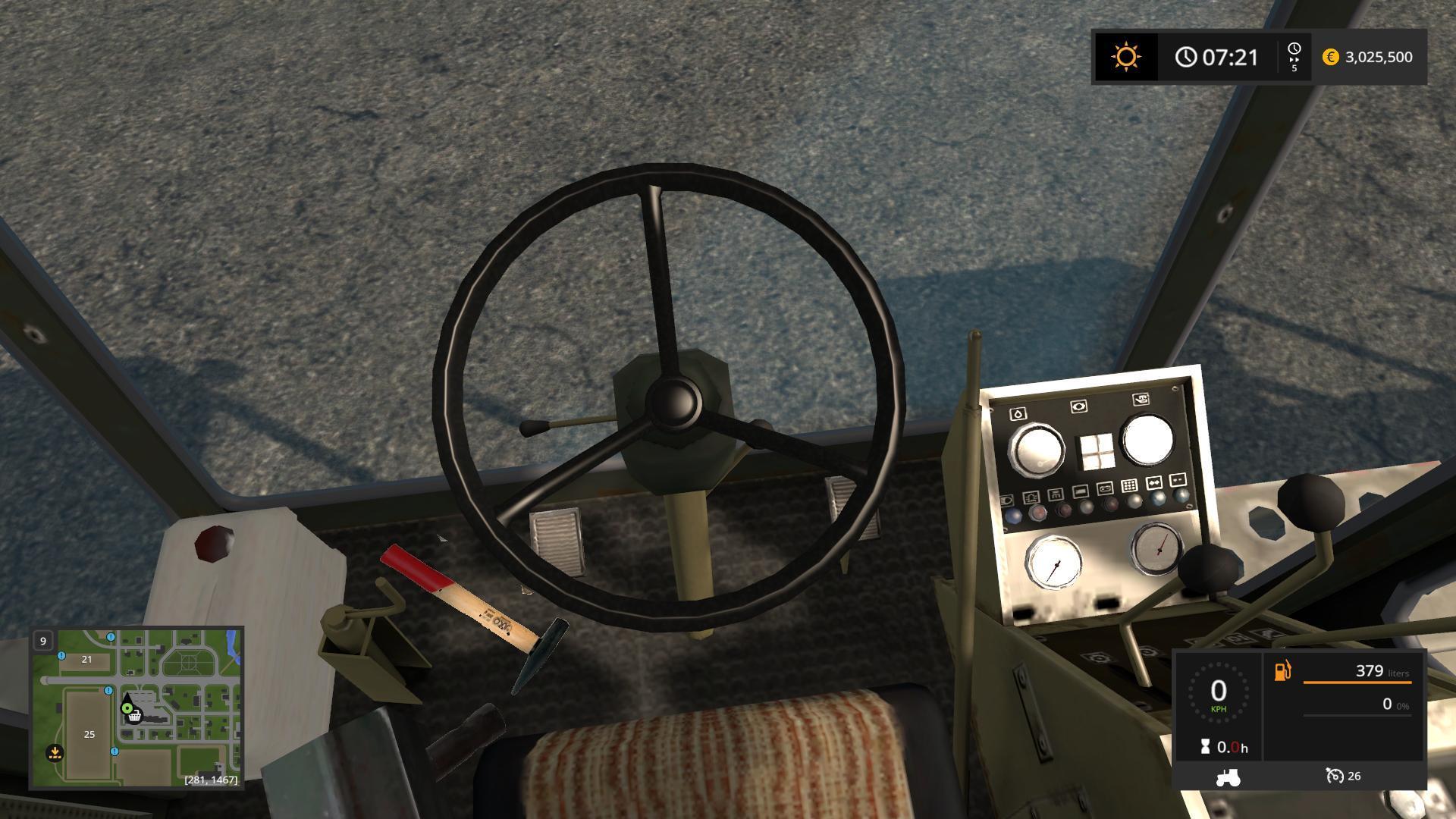This screenshot has width=1456, height=819.
Task: Select field 25 on the minimap
Action: pos(89,734)
